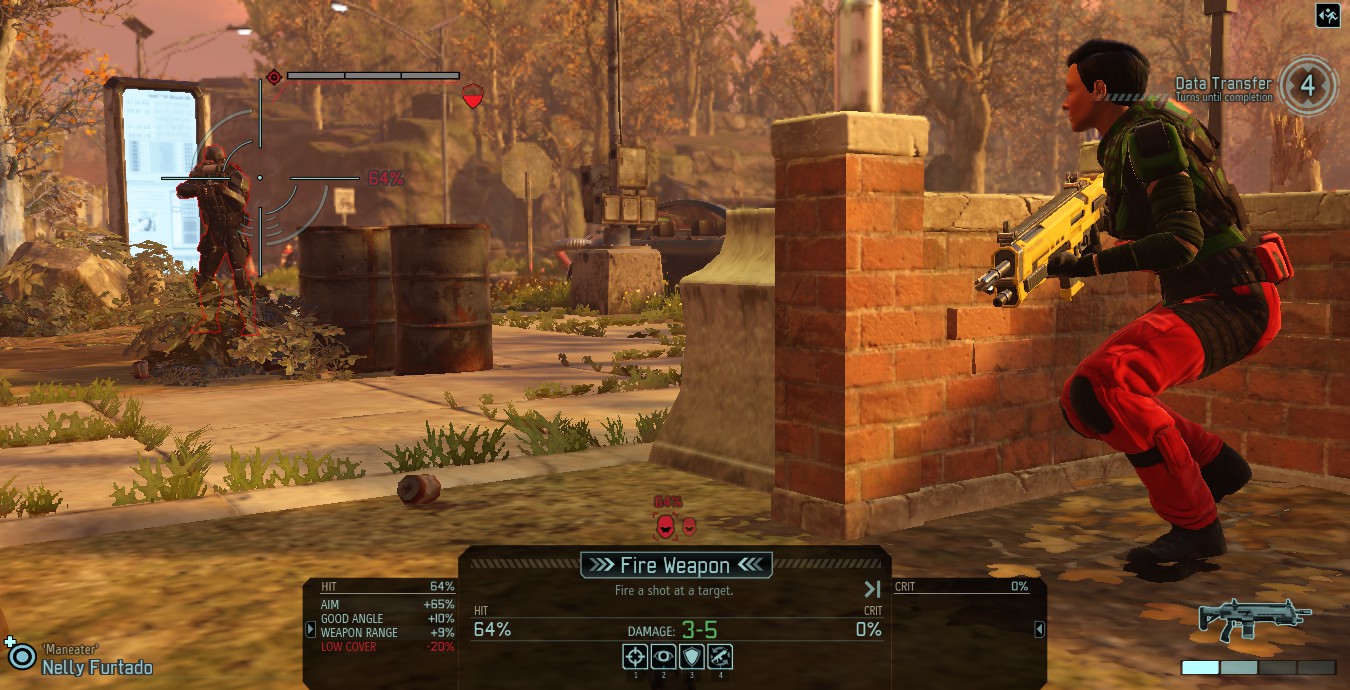The width and height of the screenshot is (1350, 690).
Task: Select the Fire Weapon crosshair ability
Action: [635, 657]
